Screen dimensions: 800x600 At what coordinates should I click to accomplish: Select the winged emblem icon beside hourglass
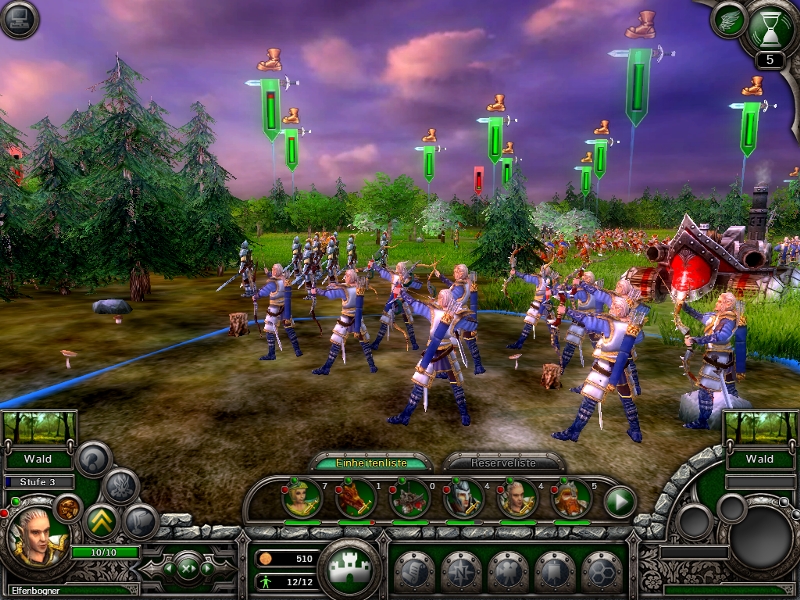click(729, 18)
